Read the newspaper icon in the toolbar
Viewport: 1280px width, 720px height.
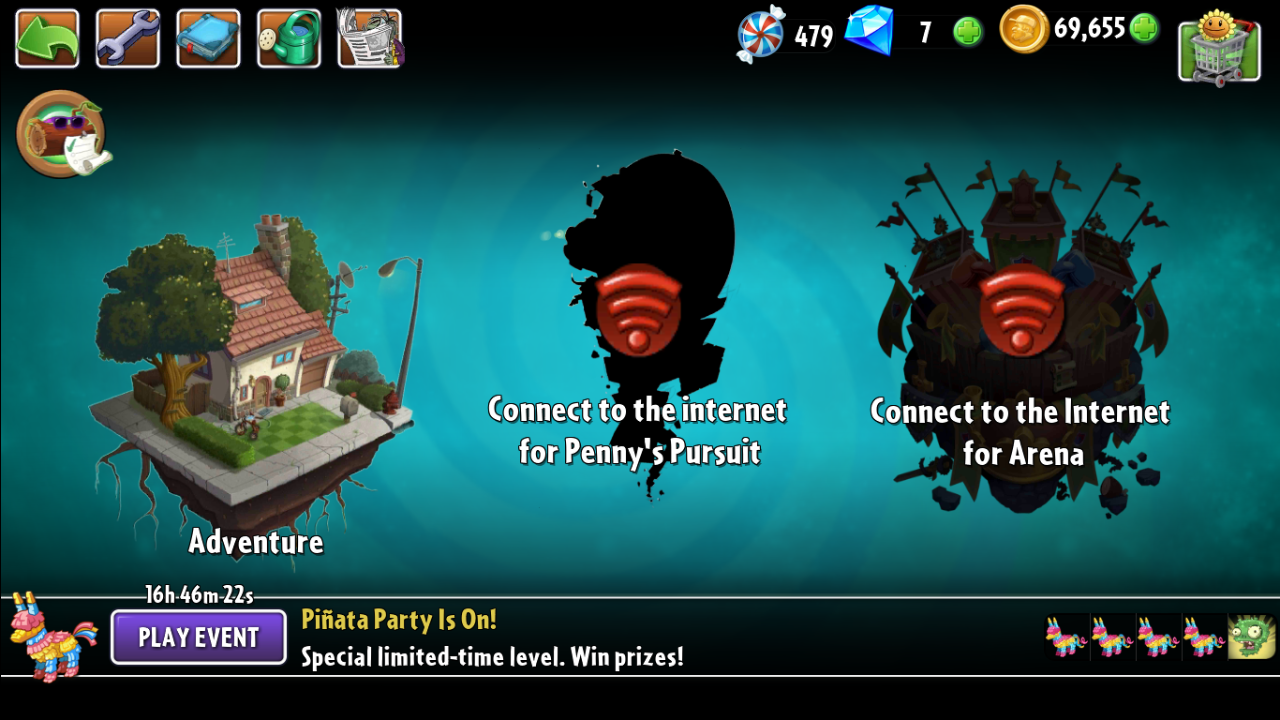pos(368,38)
